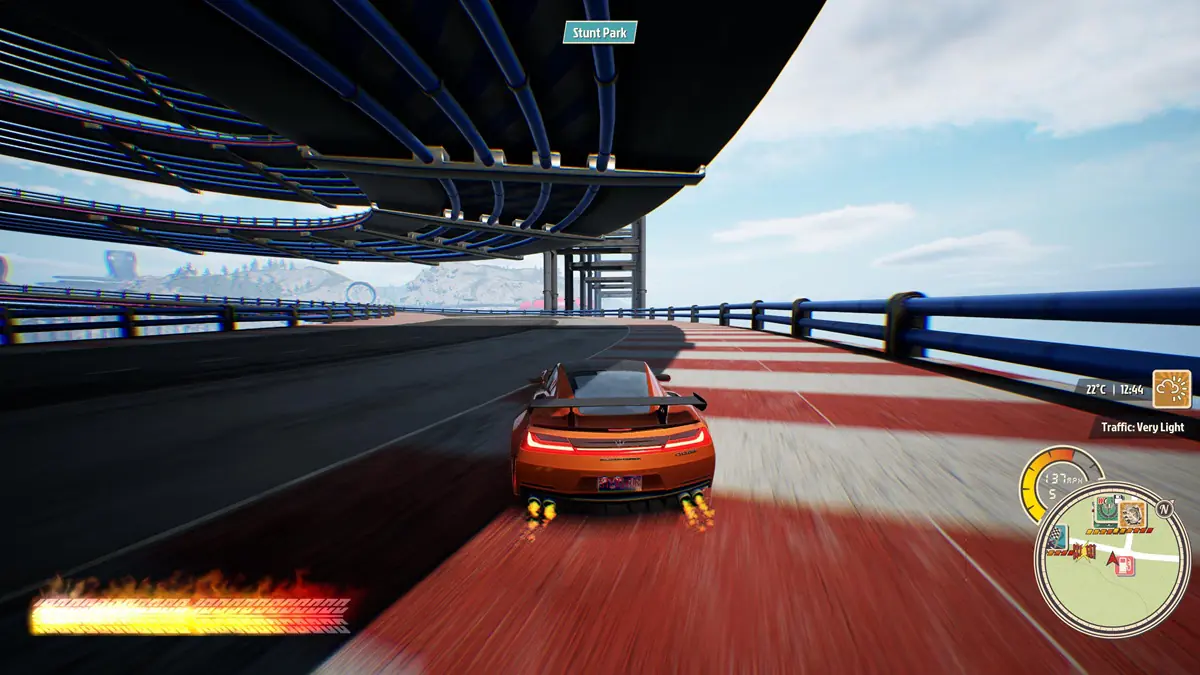Image resolution: width=1200 pixels, height=675 pixels.
Task: Click the checkered flag race marker
Action: pyautogui.click(x=1058, y=537)
